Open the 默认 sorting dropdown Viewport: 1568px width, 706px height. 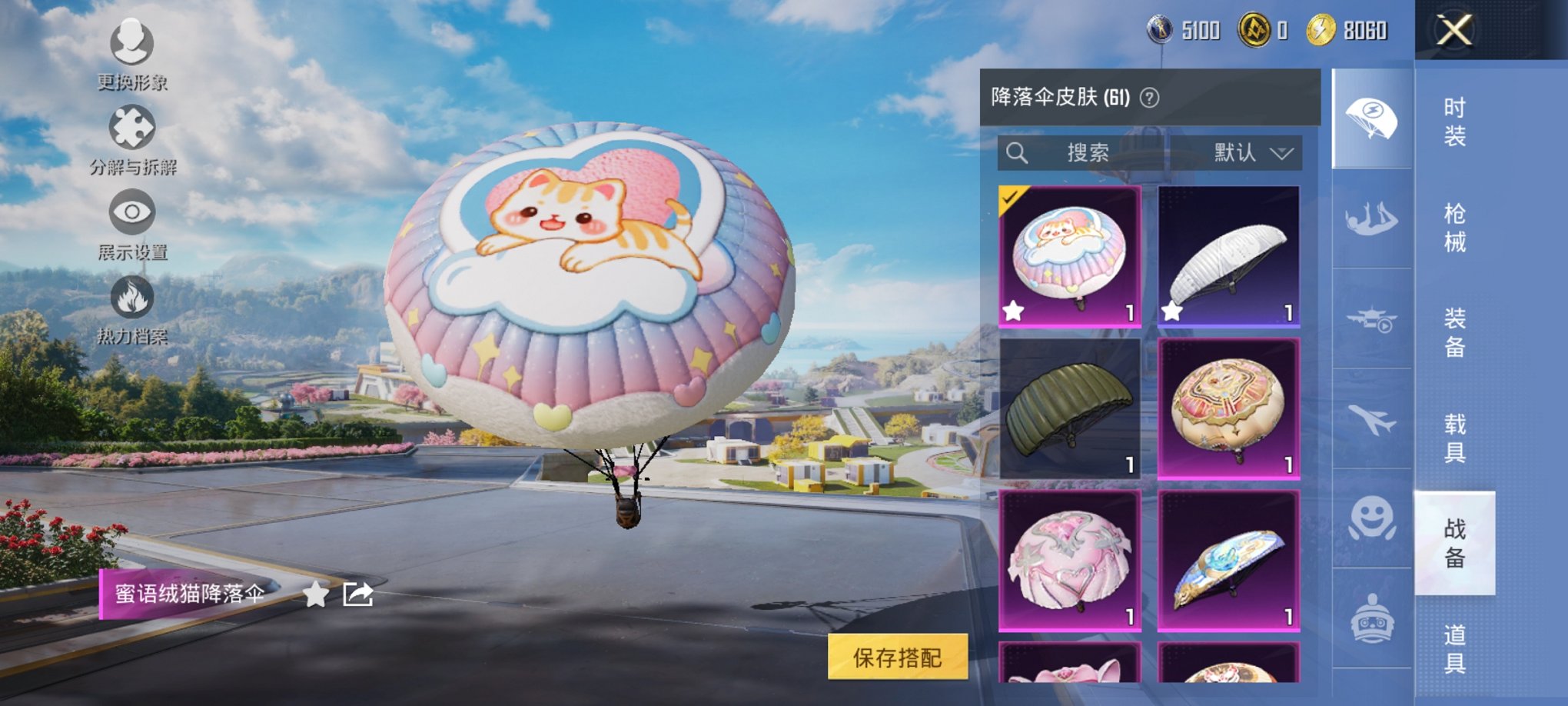(1249, 152)
